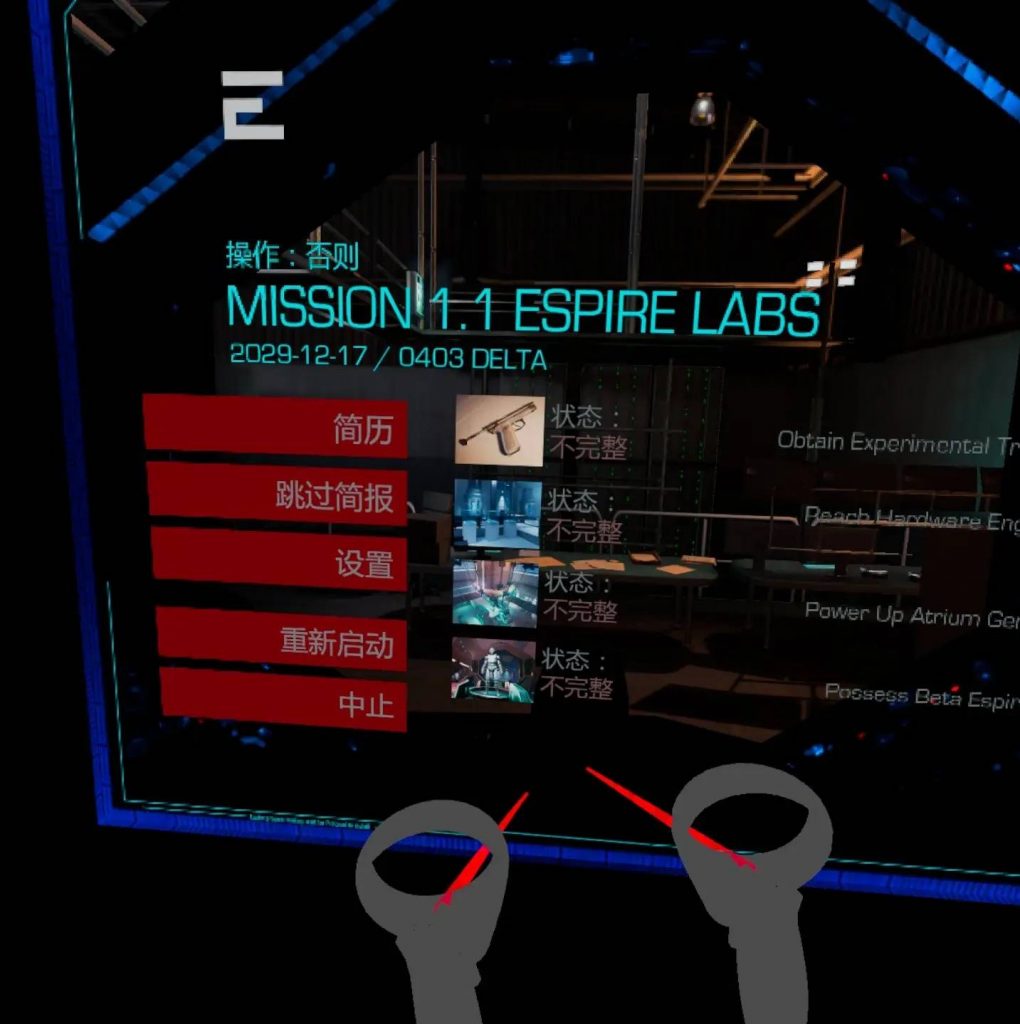Select the pistol objective thumbnail
This screenshot has height=1024, width=1020.
(499, 431)
